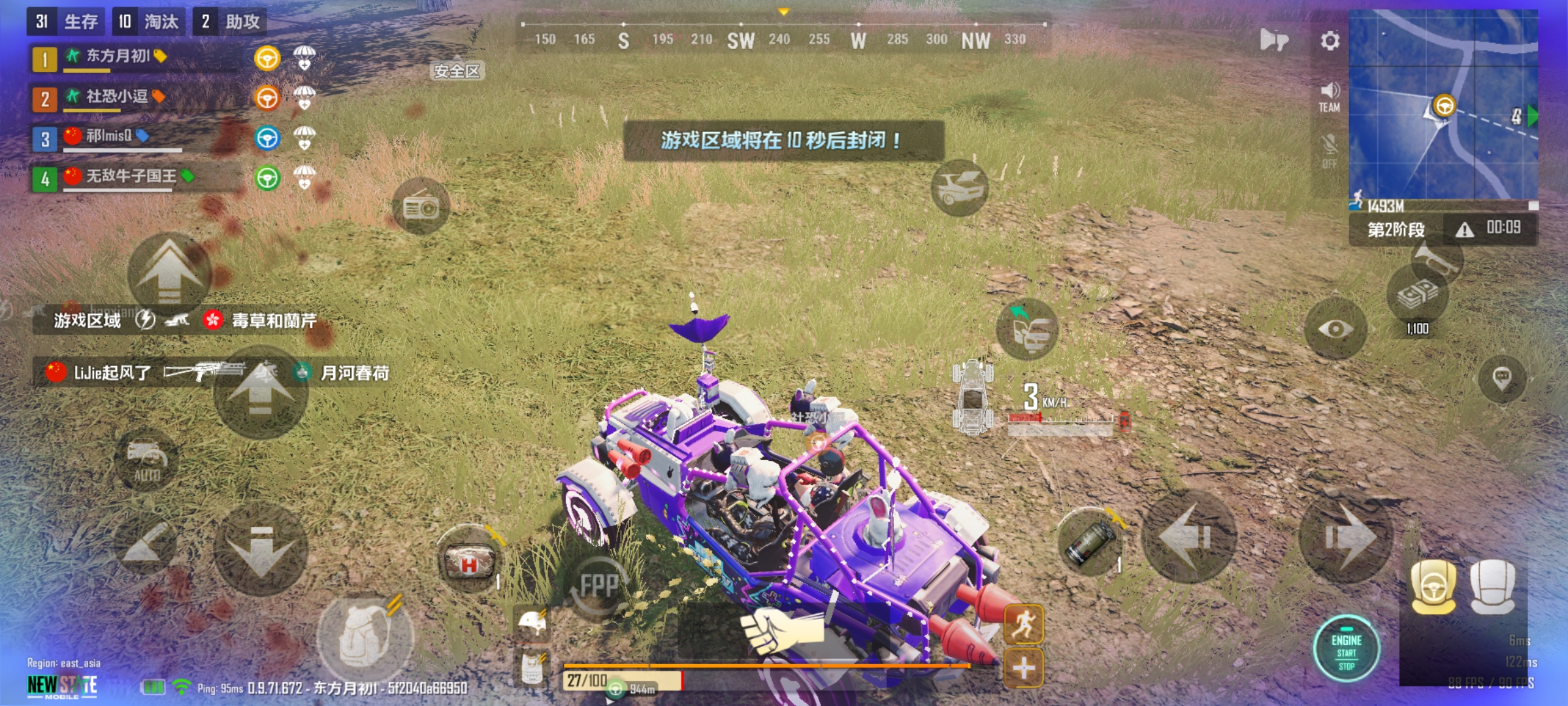Switch to the gold driver seat
Screen dimensions: 1568x706
point(1433,586)
